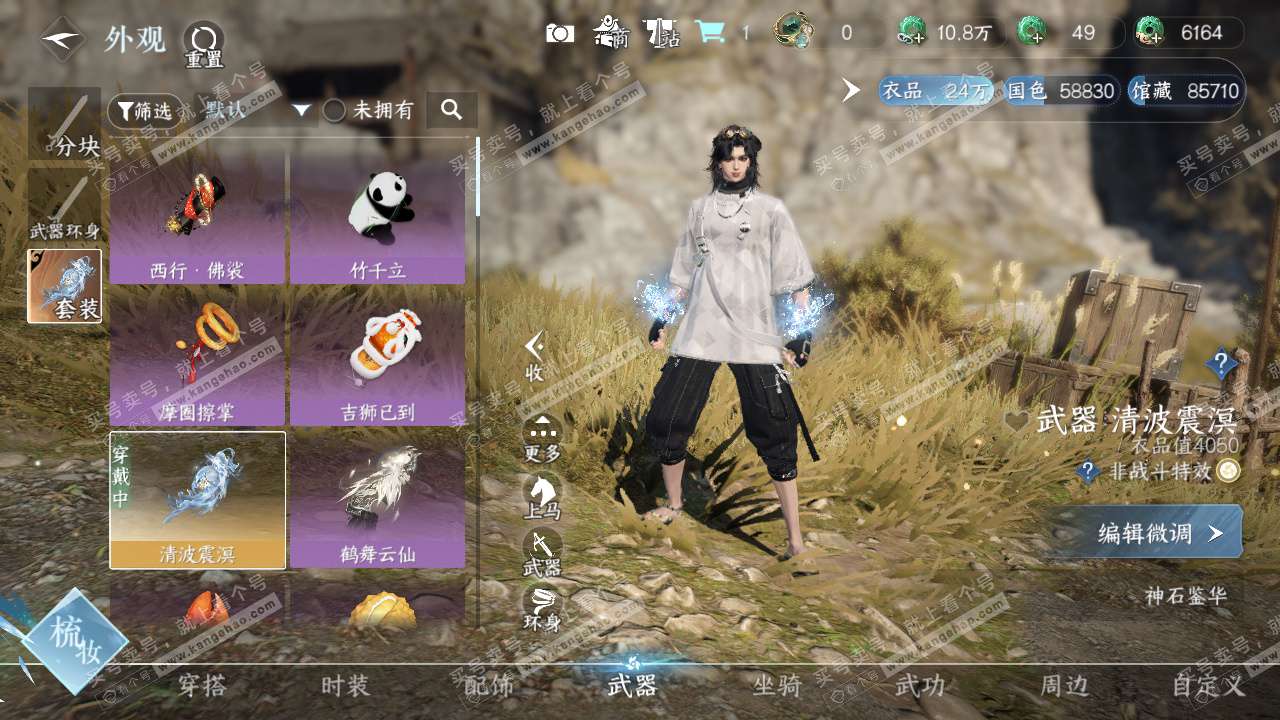
Task: Open the 武器环身 category
Action: 64,207
